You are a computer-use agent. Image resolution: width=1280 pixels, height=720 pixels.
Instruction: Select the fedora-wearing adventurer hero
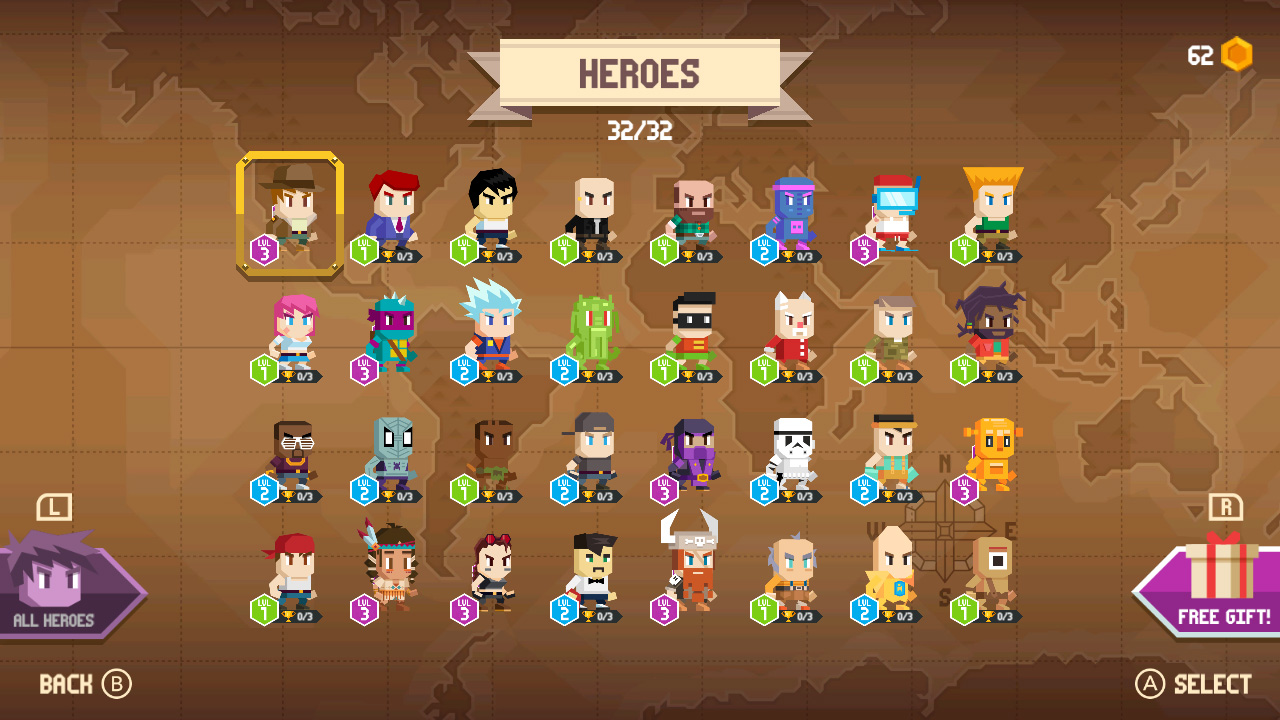click(289, 210)
